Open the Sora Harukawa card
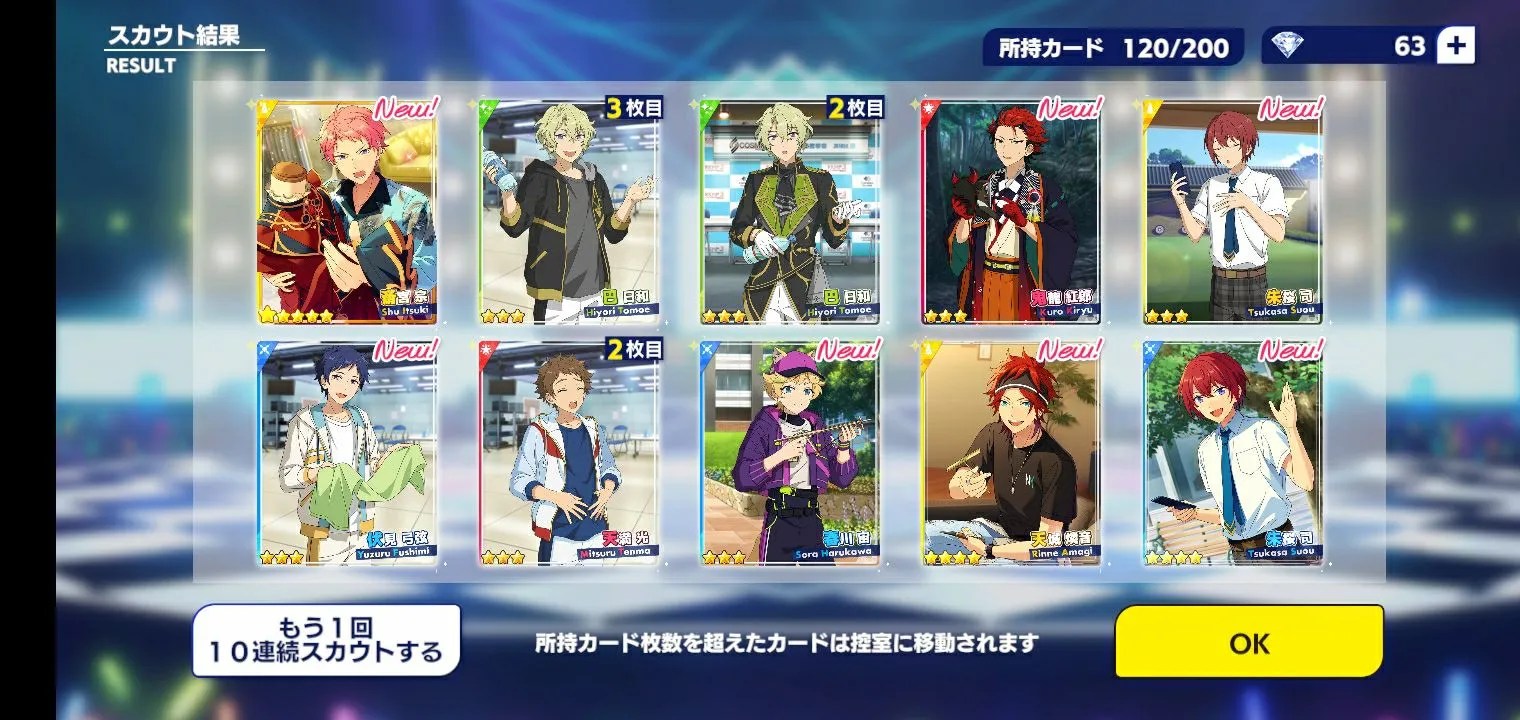Screen dimensions: 1520x720 (790, 454)
